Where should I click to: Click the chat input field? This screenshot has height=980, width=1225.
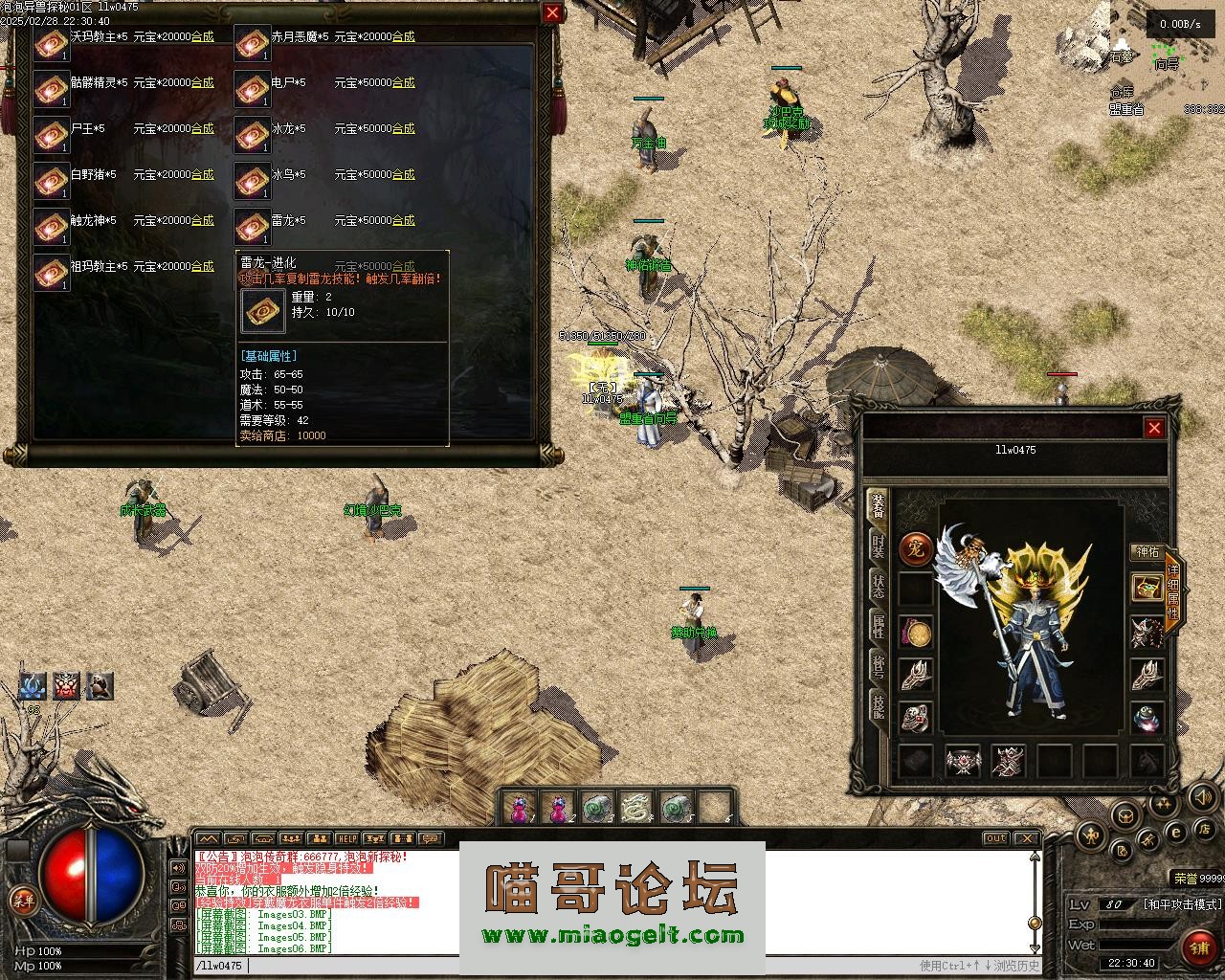click(574, 966)
